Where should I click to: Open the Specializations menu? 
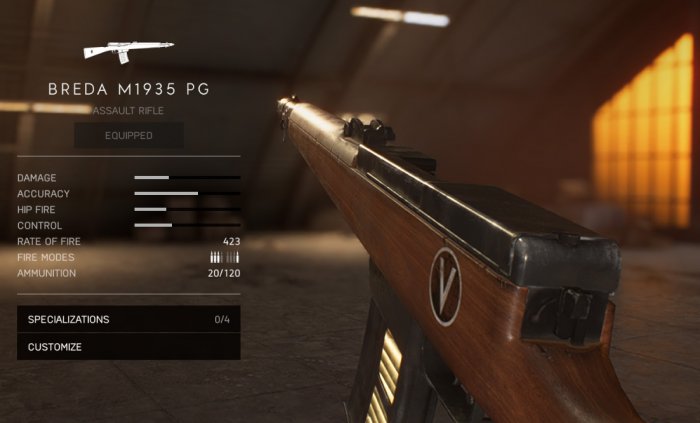click(128, 319)
